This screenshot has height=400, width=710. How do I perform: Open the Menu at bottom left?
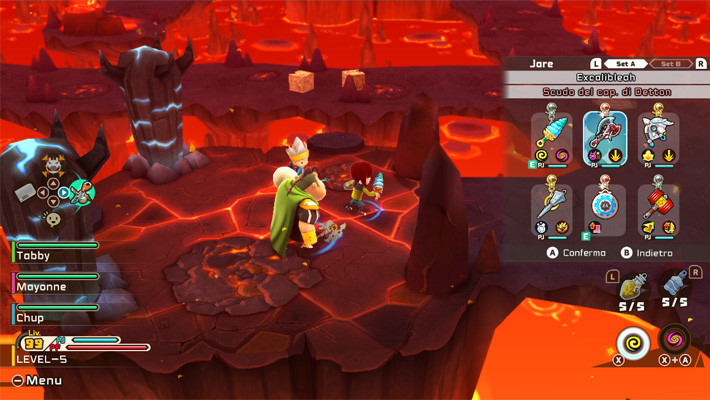[37, 380]
